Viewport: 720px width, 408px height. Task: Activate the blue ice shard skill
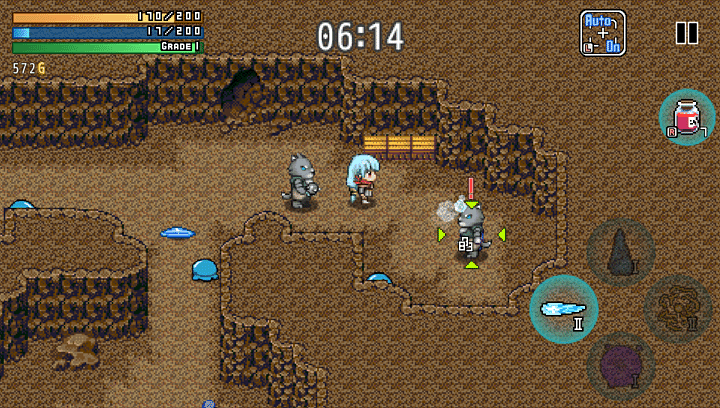564,309
